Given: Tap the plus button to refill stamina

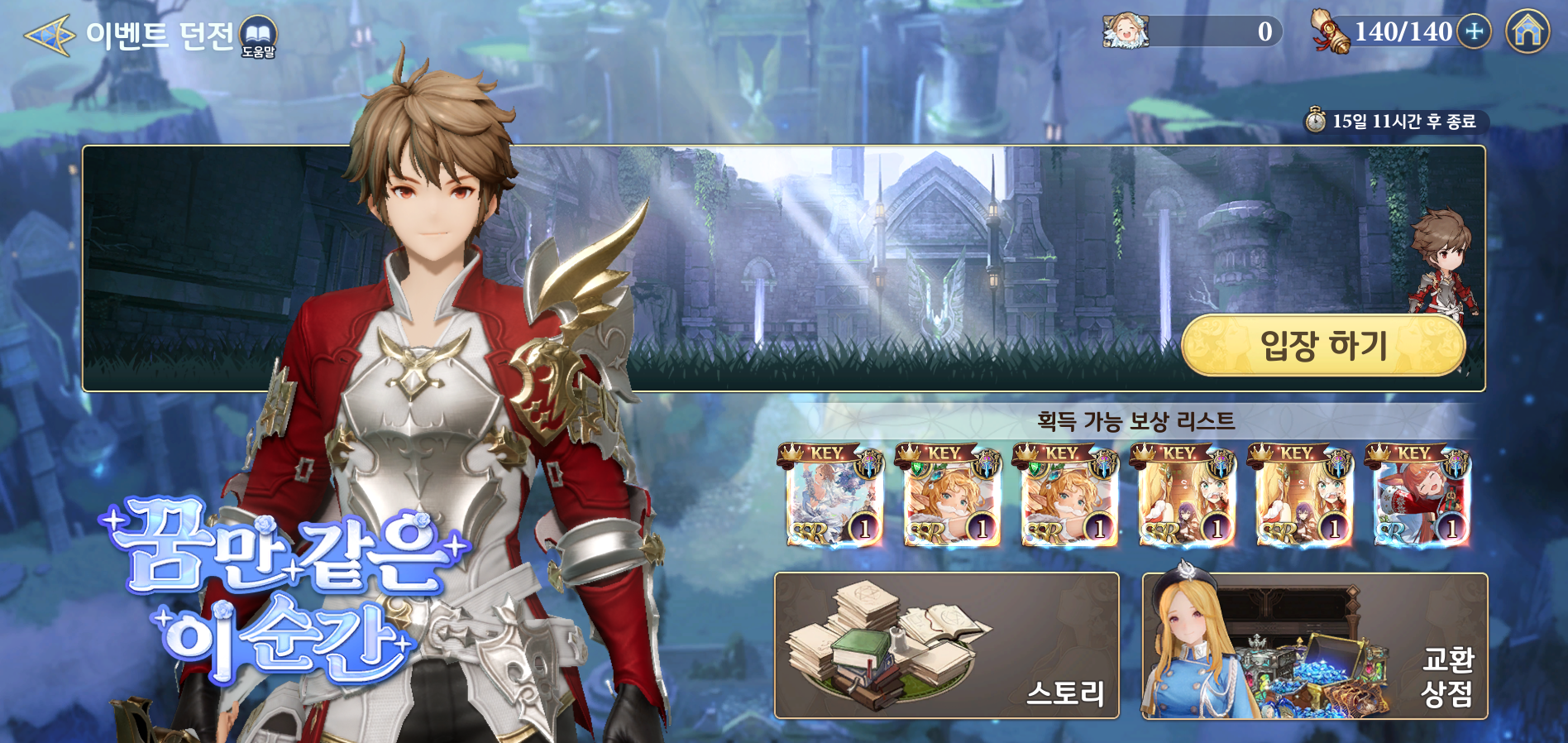Looking at the screenshot, I should coord(1474,32).
